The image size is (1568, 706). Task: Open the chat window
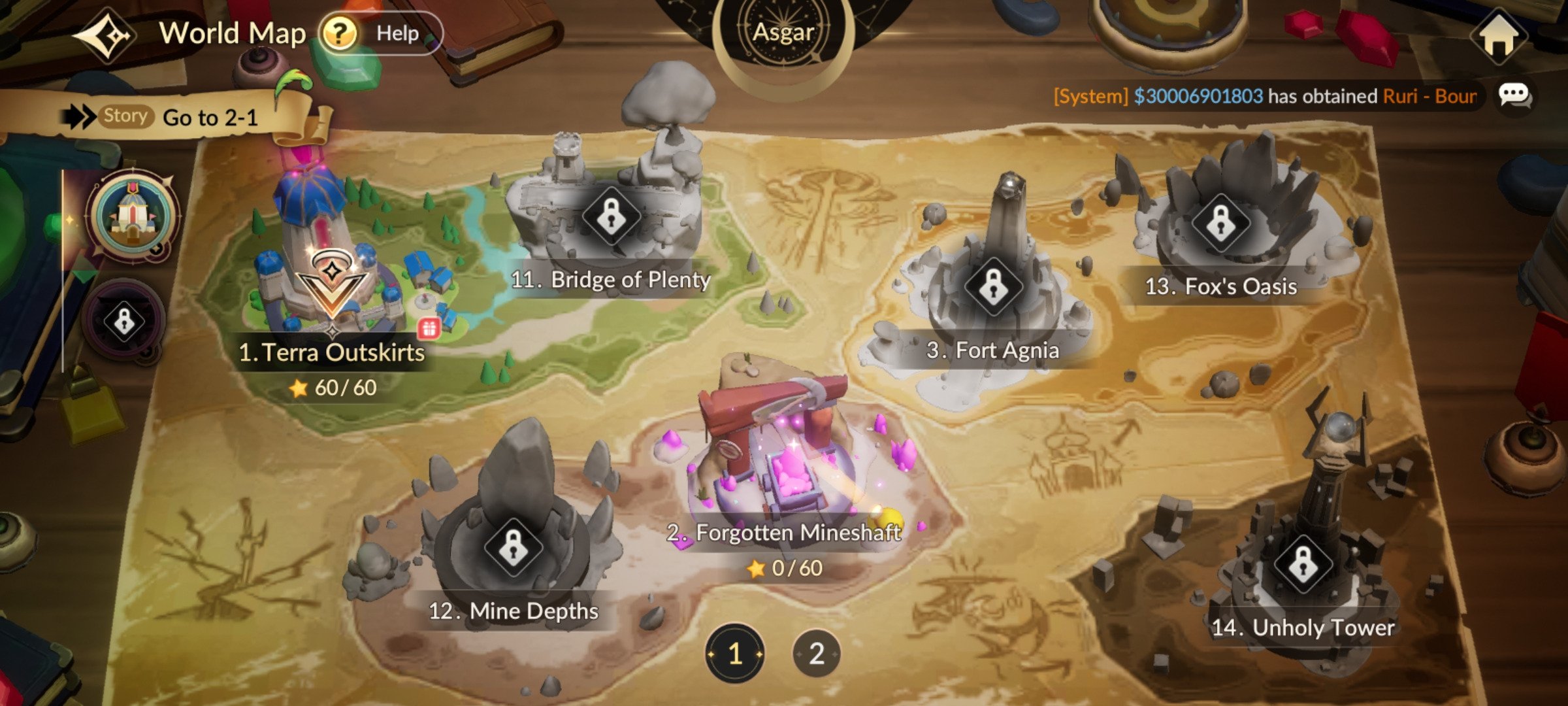1514,96
